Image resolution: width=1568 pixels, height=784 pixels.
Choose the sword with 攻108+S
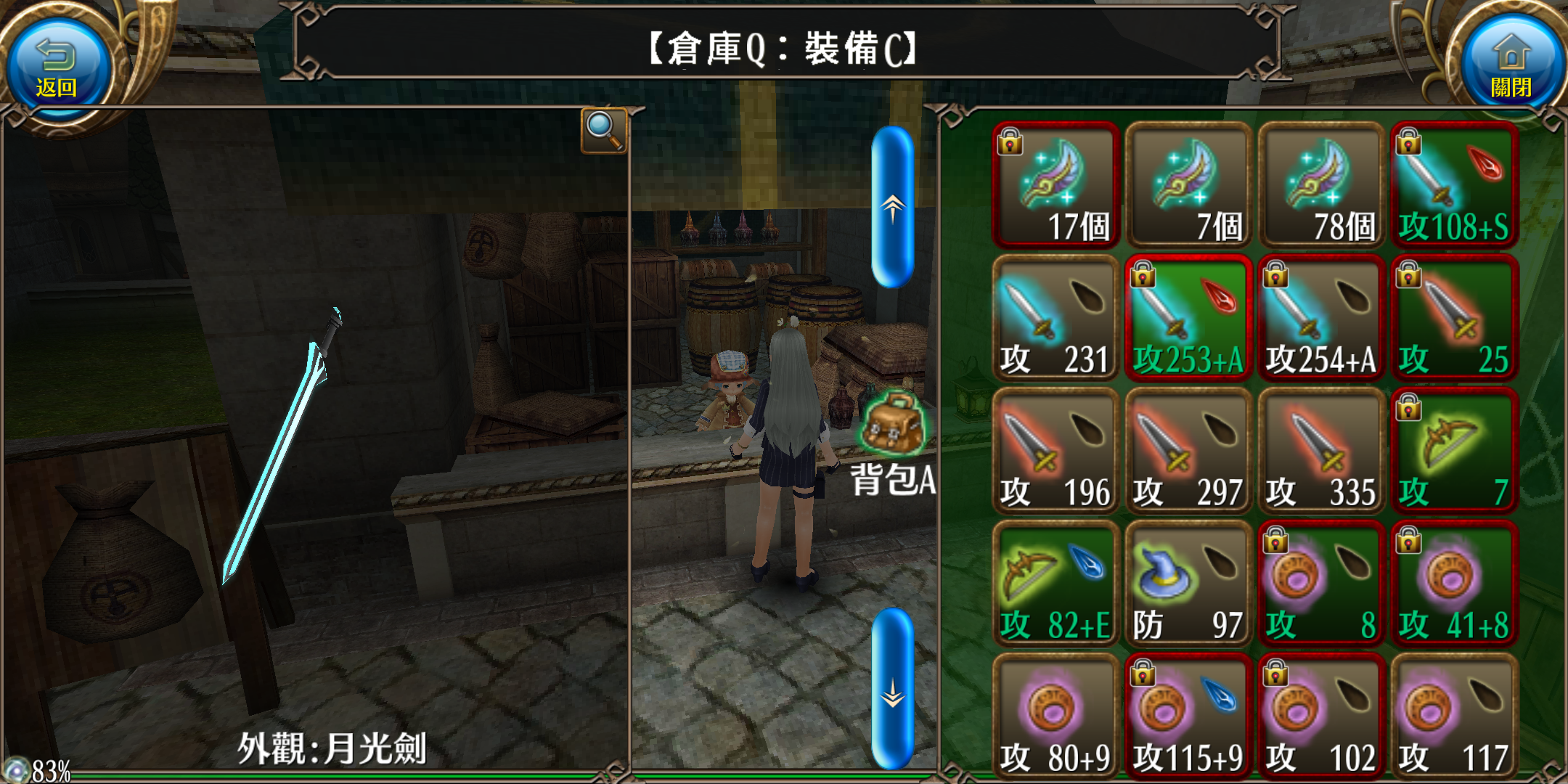coord(1455,185)
